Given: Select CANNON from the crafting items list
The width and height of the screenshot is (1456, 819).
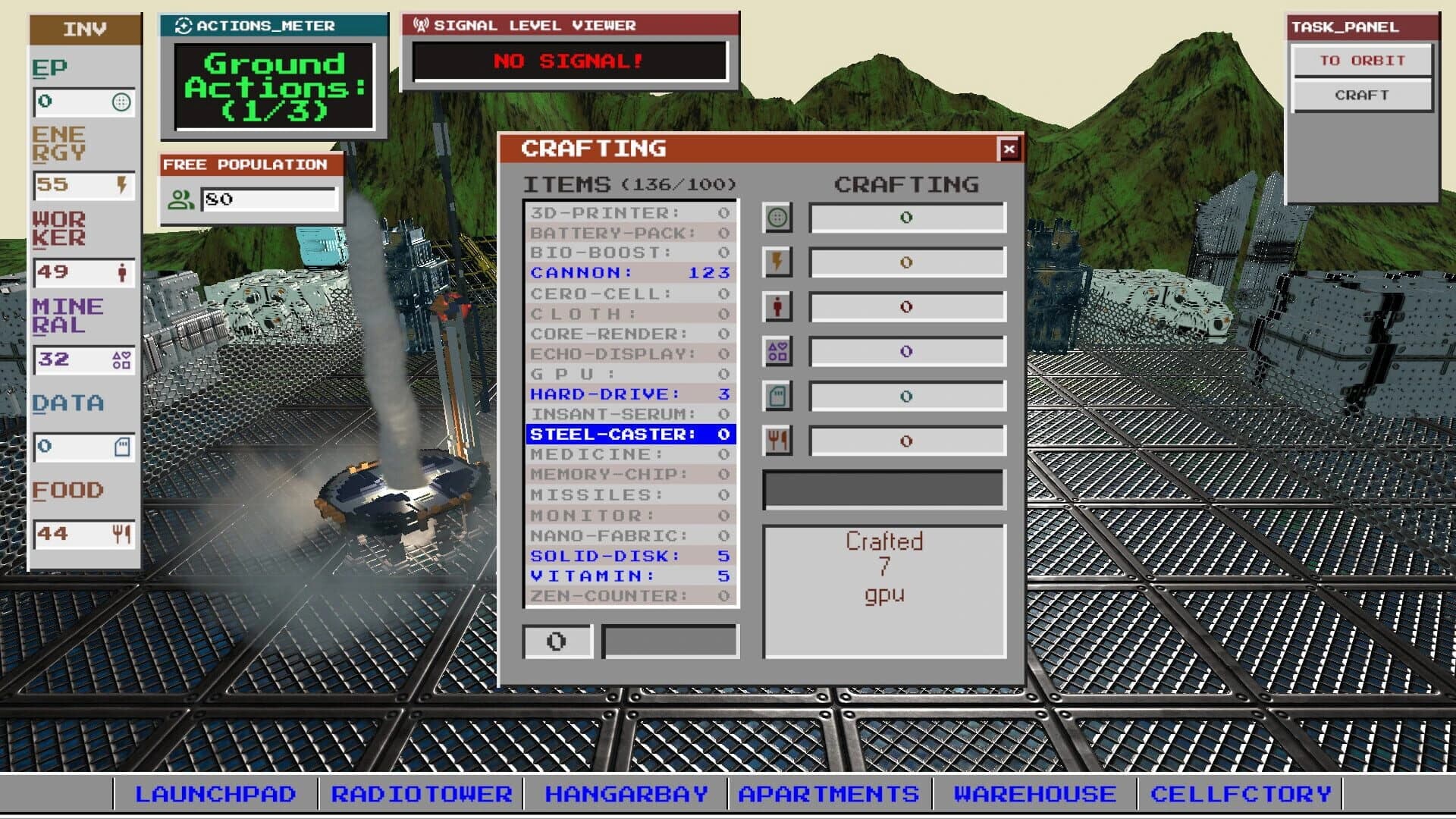Looking at the screenshot, I should point(629,273).
